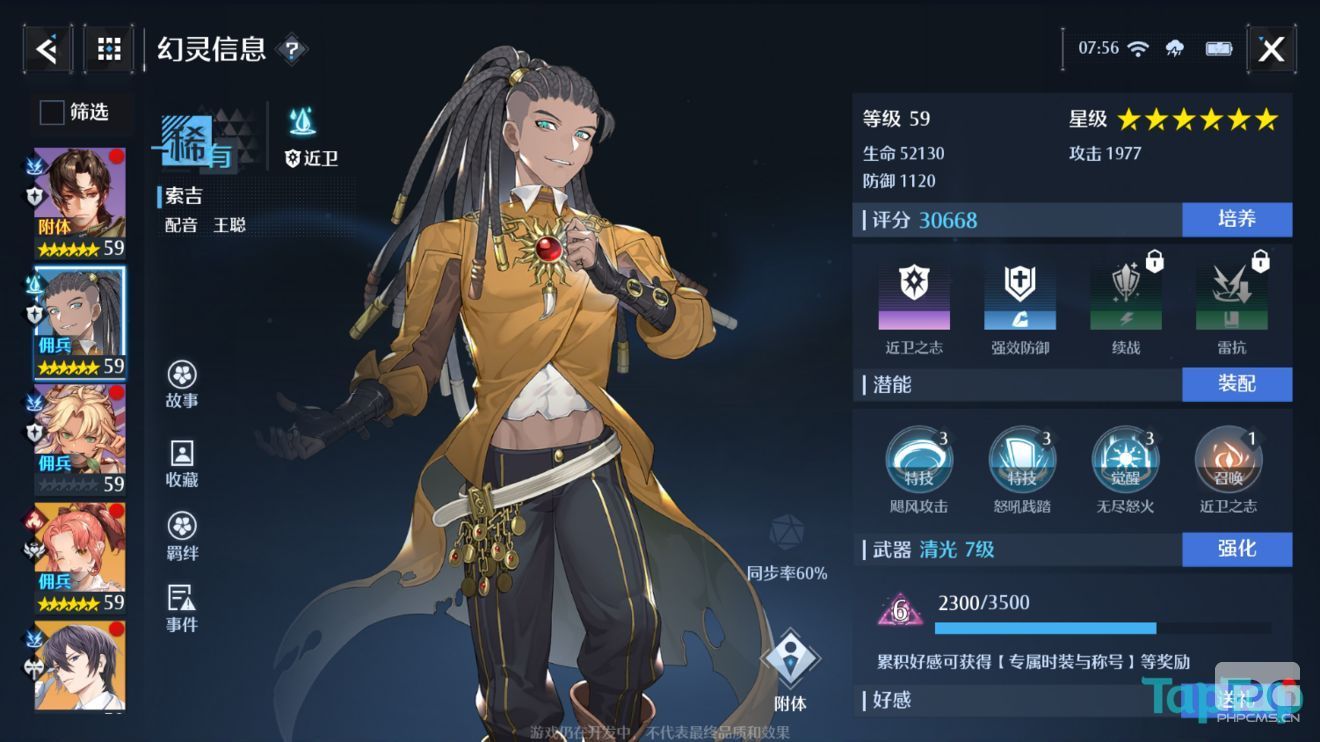The image size is (1320, 742).
Task: Toggle the 筛选 filter checkbox
Action: tap(51, 113)
